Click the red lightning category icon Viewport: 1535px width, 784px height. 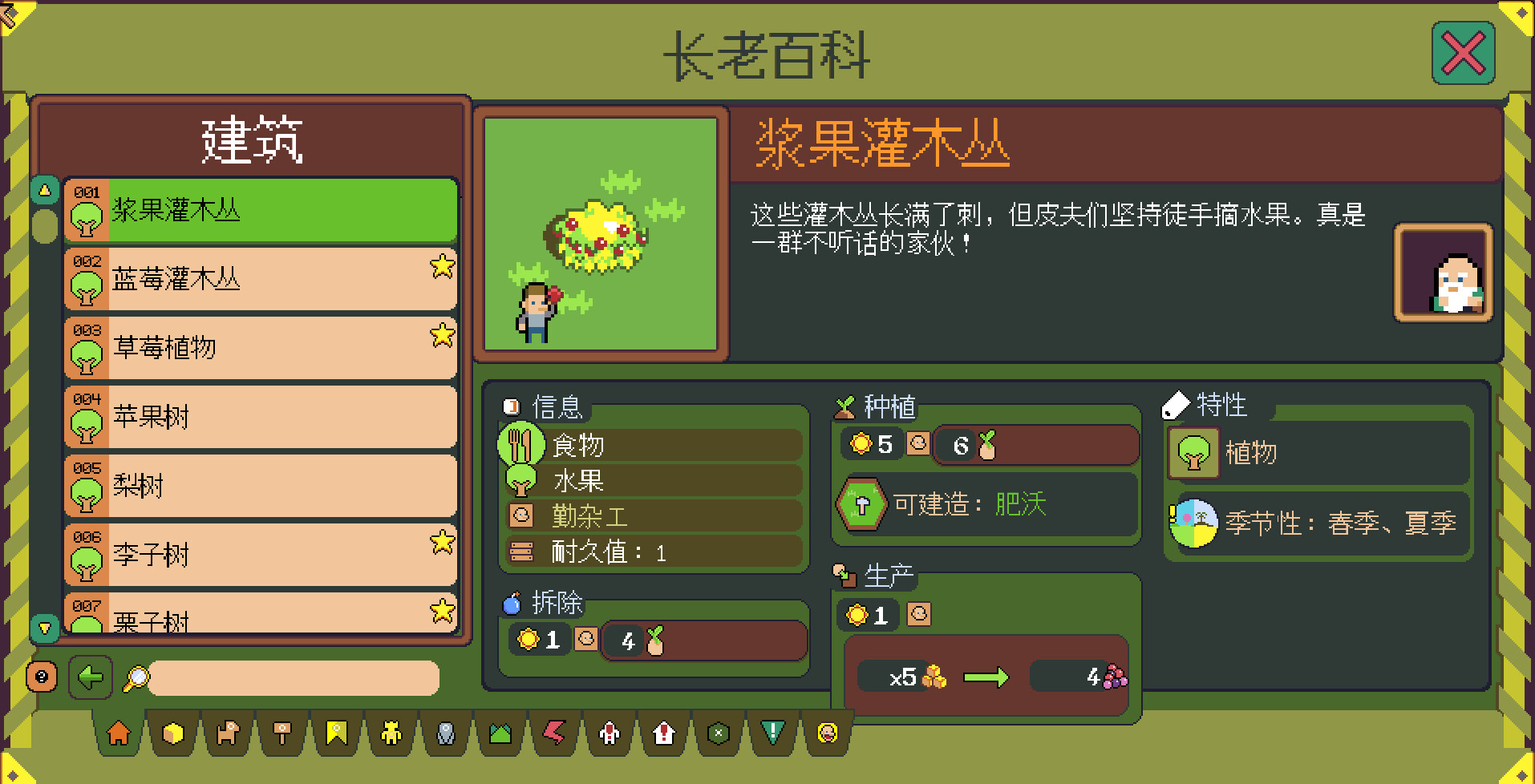click(553, 733)
